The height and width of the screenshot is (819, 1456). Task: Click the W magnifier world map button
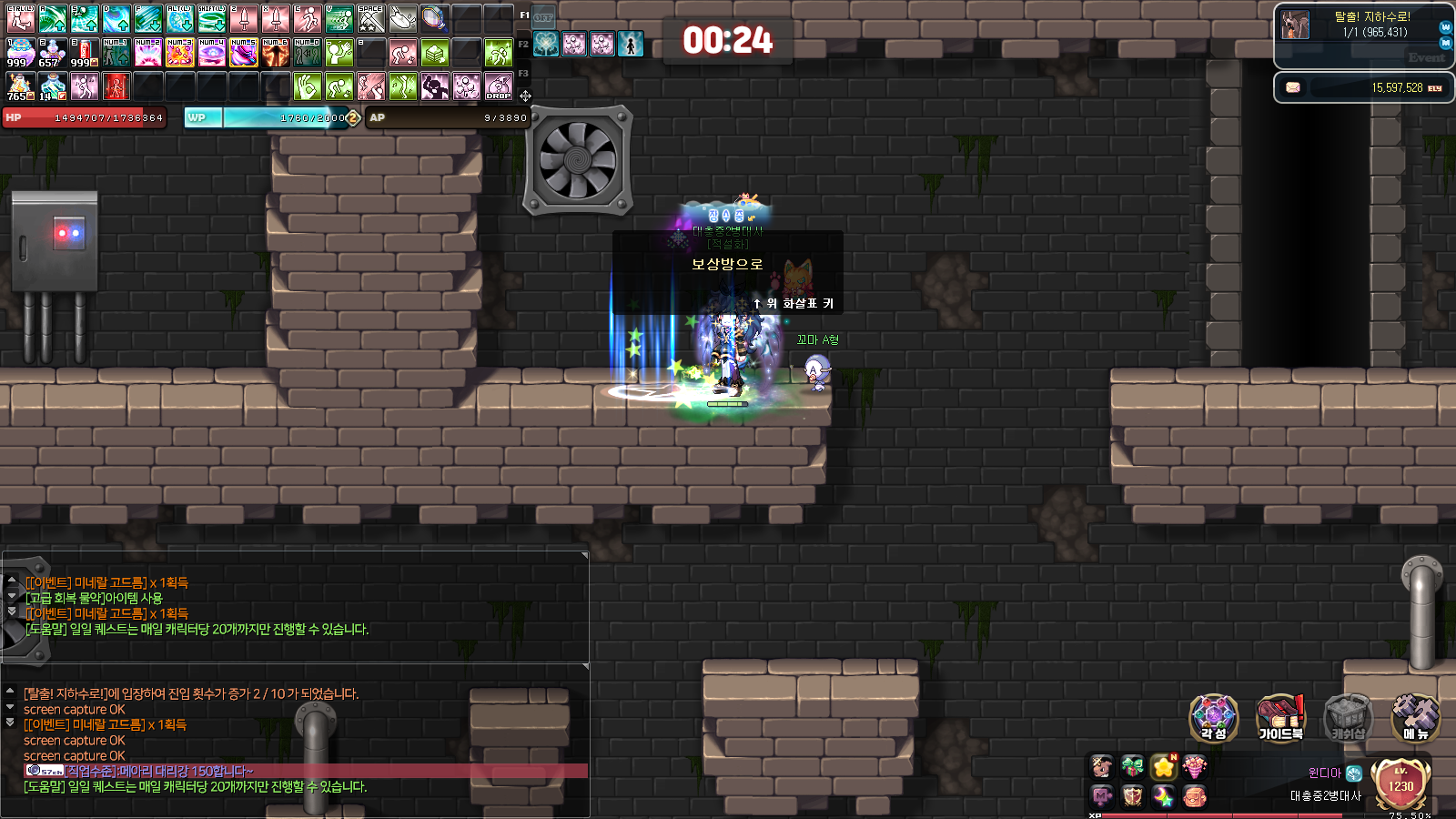pyautogui.click(x=1446, y=27)
